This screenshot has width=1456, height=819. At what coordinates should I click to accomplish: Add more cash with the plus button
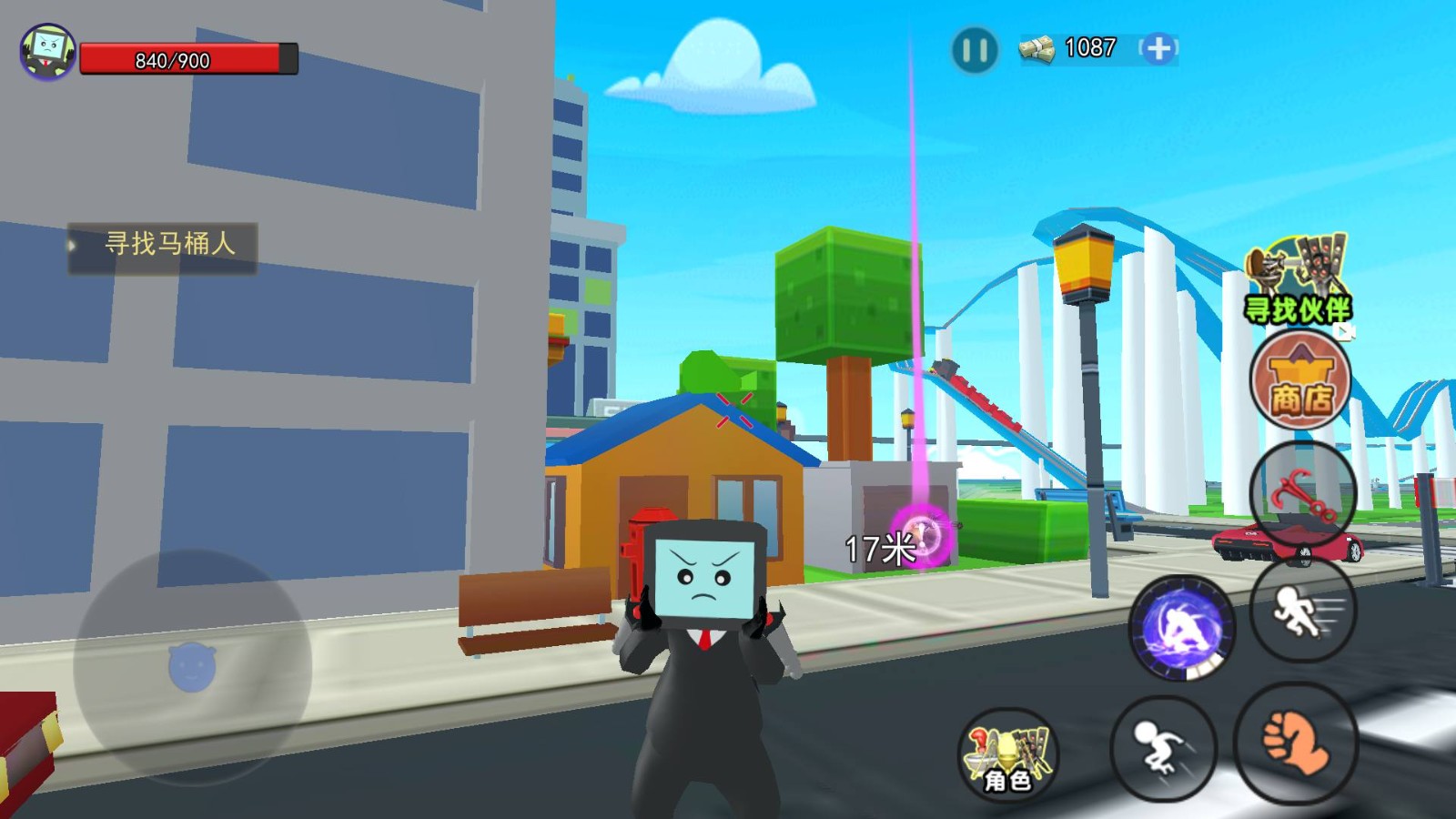pos(1158,48)
